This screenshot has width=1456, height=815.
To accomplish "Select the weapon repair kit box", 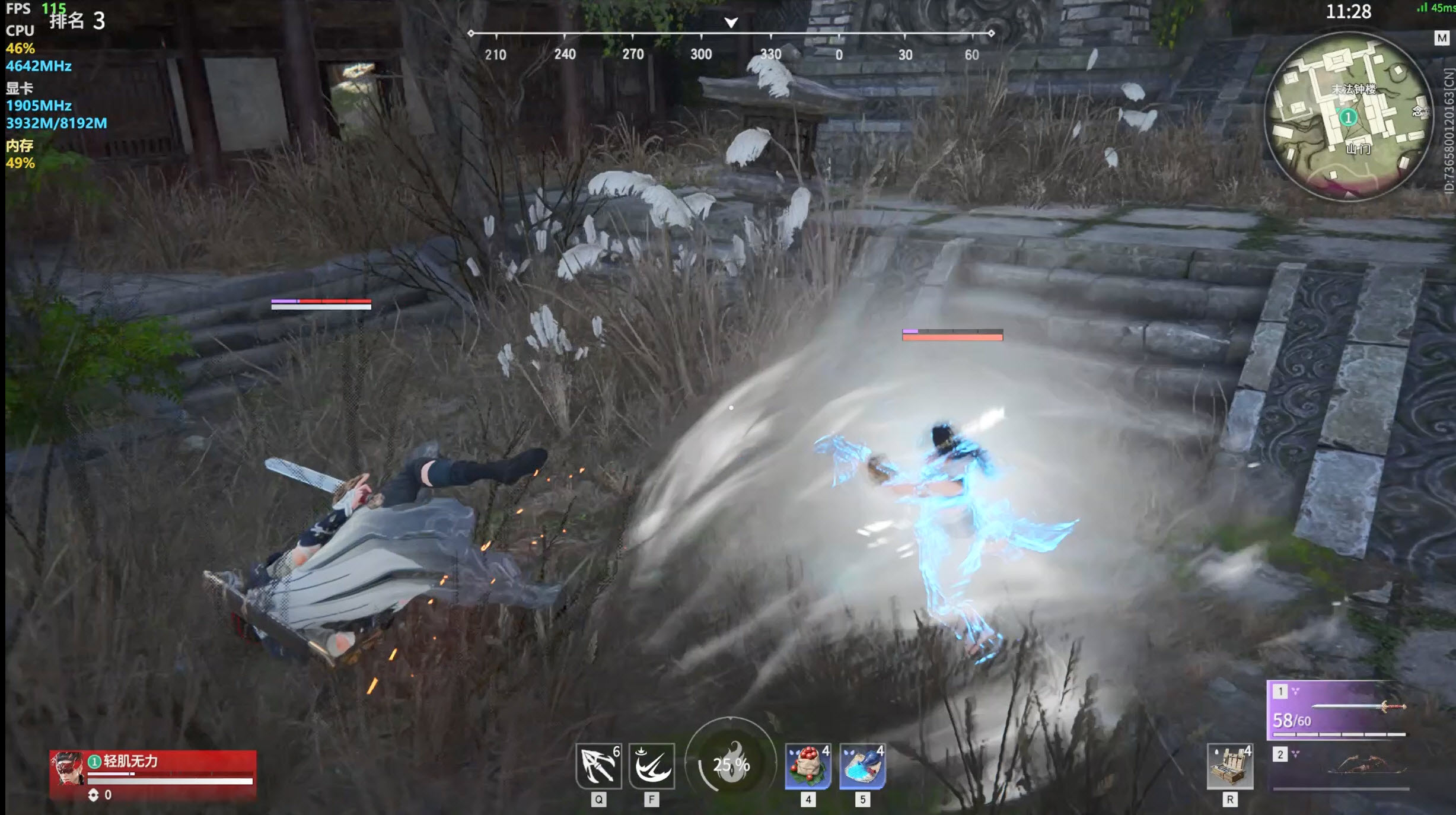I will tap(1230, 767).
